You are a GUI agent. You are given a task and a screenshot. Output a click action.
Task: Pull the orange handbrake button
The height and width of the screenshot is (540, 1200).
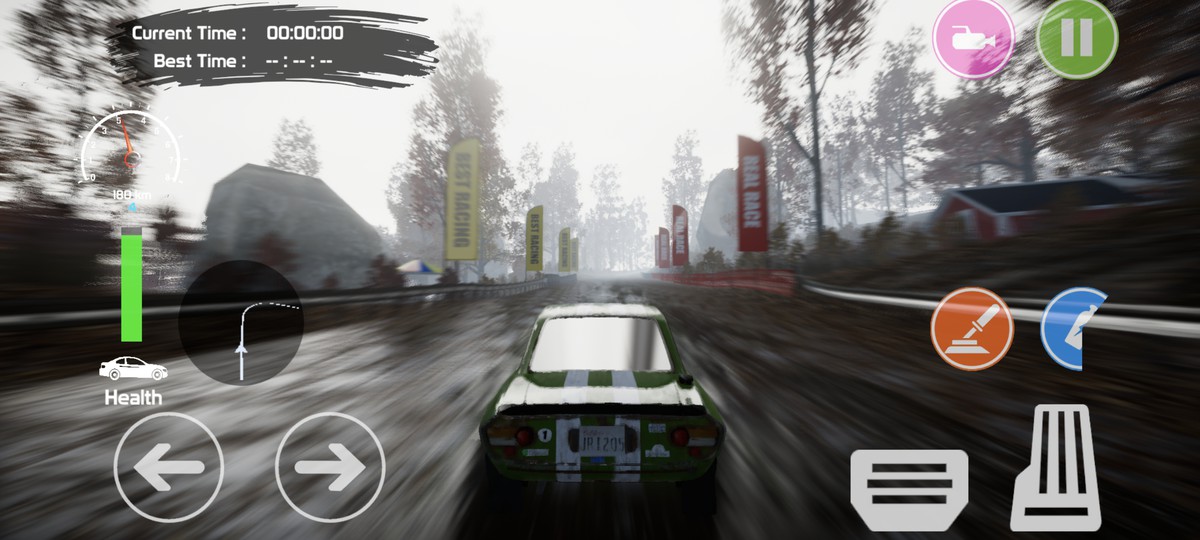[972, 329]
